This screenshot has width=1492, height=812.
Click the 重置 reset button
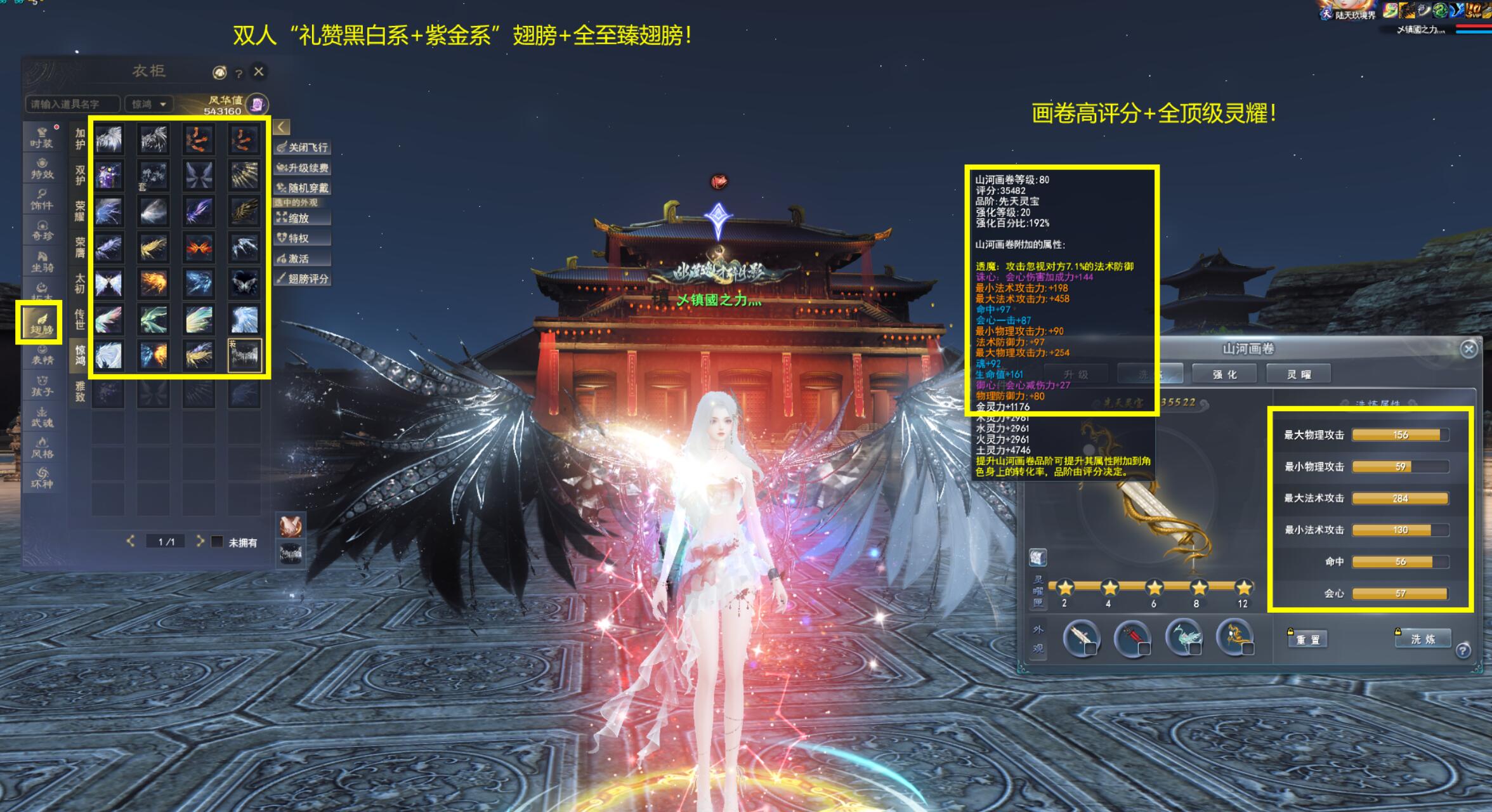(1307, 639)
